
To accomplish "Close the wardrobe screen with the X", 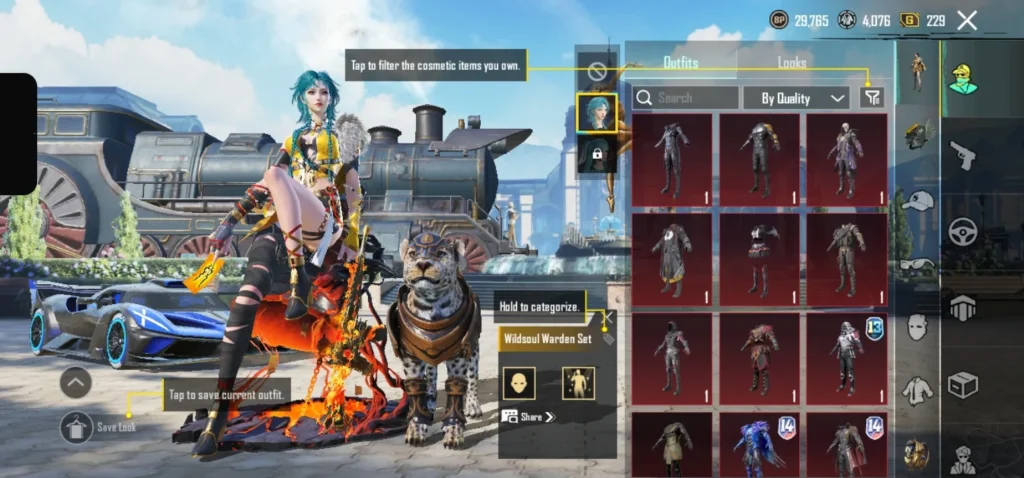I will tap(966, 20).
